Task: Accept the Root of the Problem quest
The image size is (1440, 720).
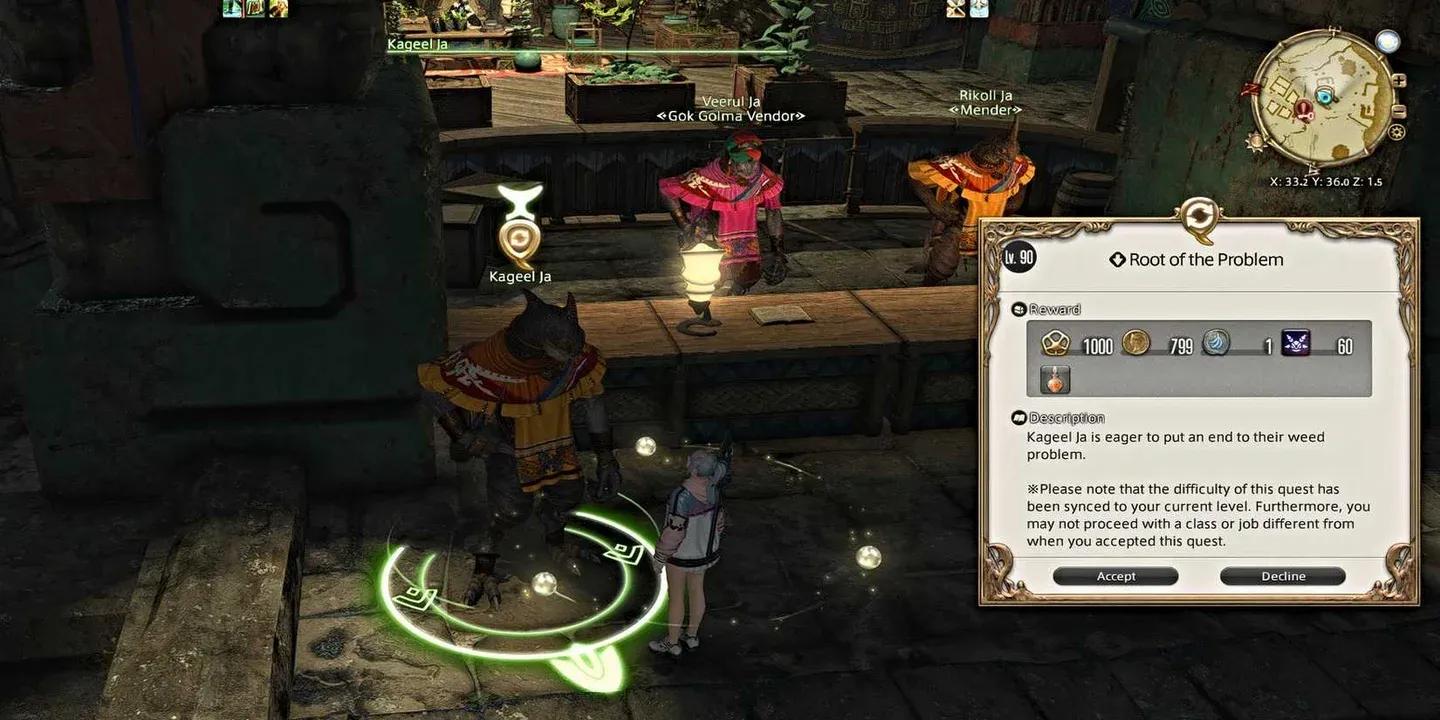Action: [1115, 575]
